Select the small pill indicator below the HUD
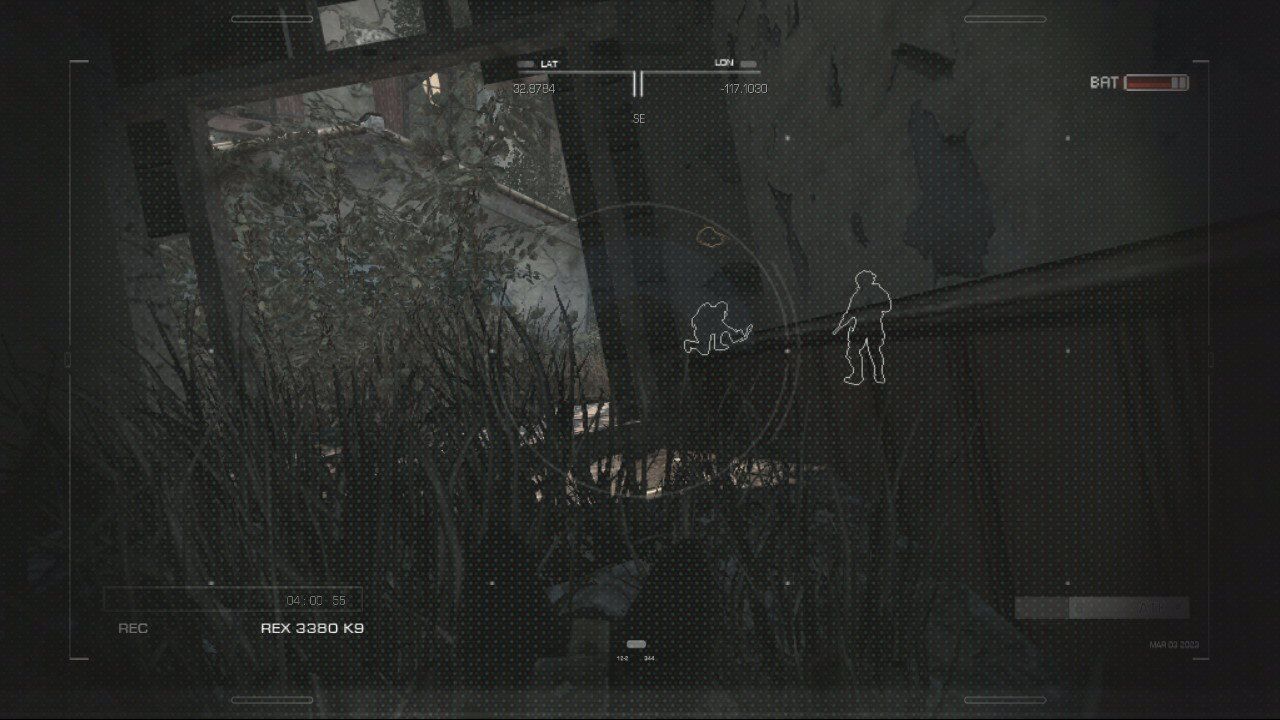Screen dimensions: 1280x720 [x=636, y=644]
